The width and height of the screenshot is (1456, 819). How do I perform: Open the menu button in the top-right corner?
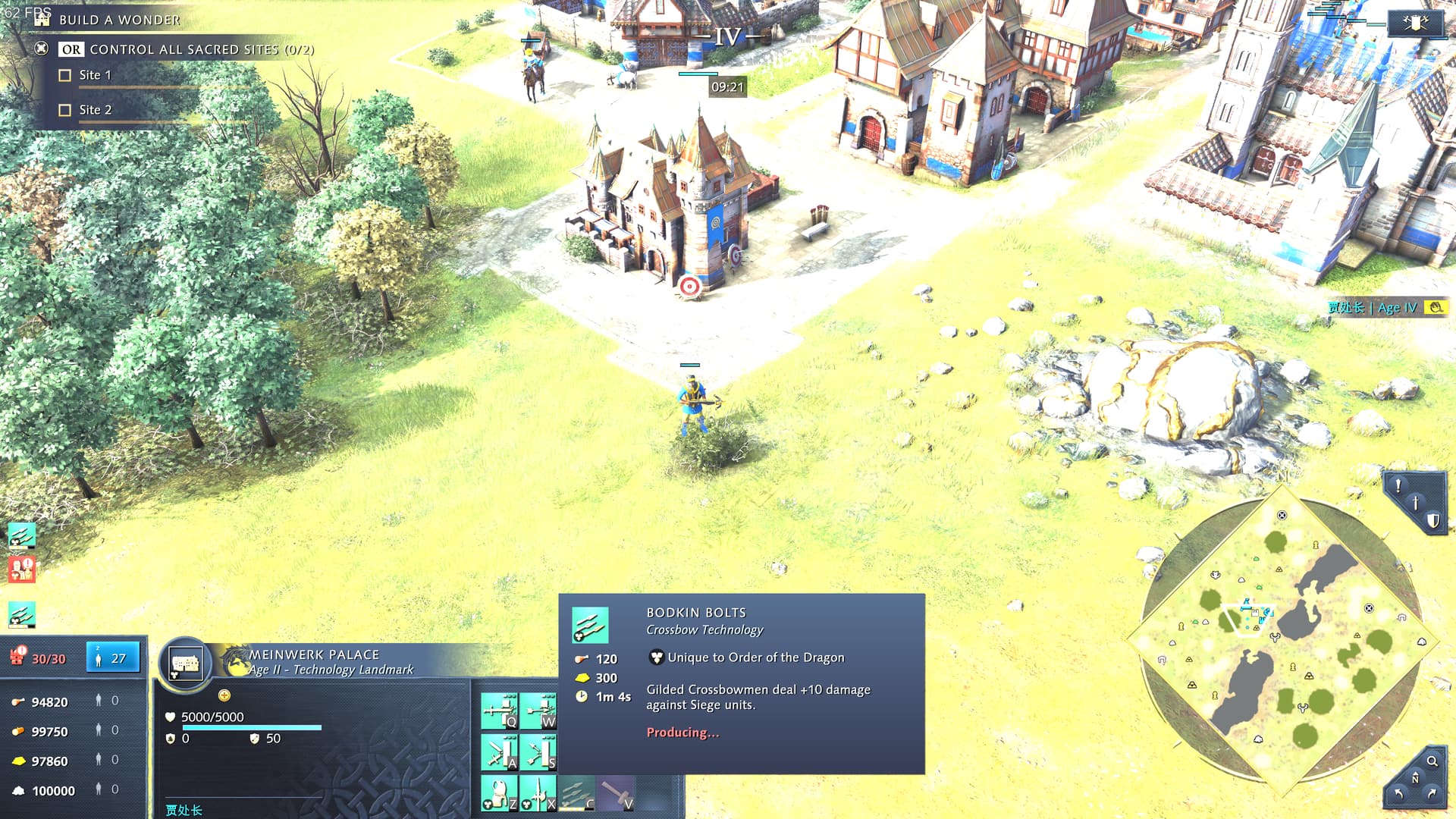pos(1415,24)
